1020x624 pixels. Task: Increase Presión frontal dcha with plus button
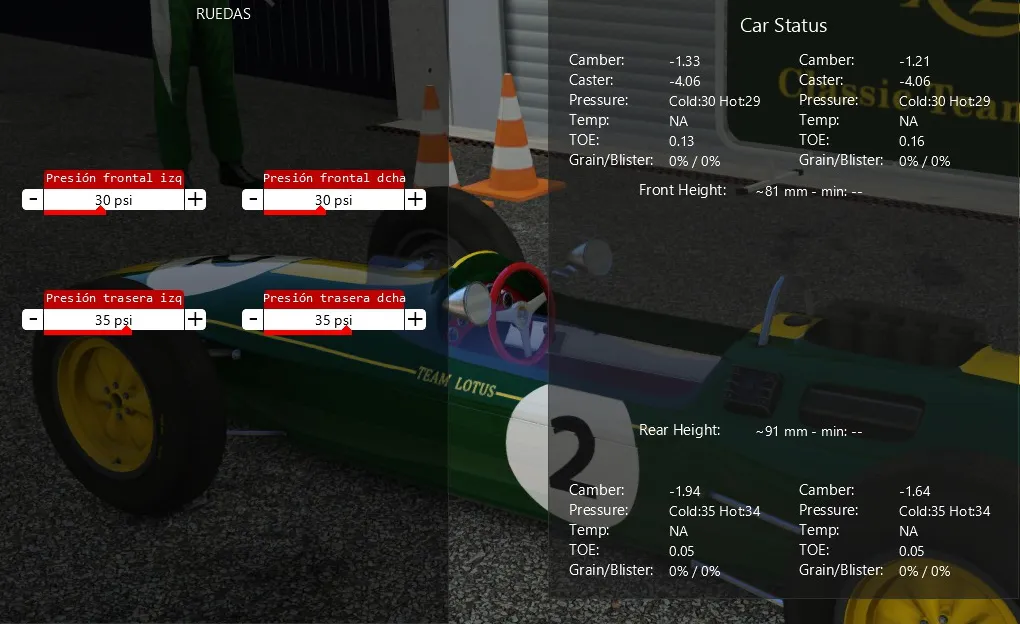pos(415,200)
